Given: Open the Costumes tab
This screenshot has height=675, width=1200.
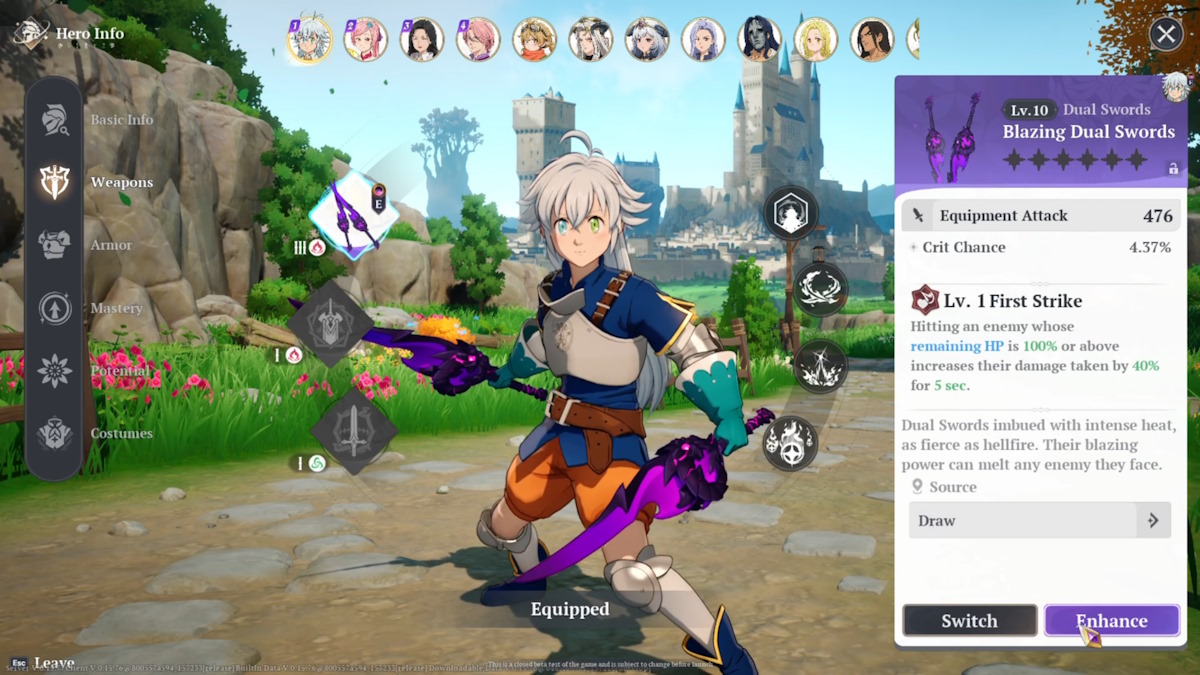Looking at the screenshot, I should tap(55, 434).
